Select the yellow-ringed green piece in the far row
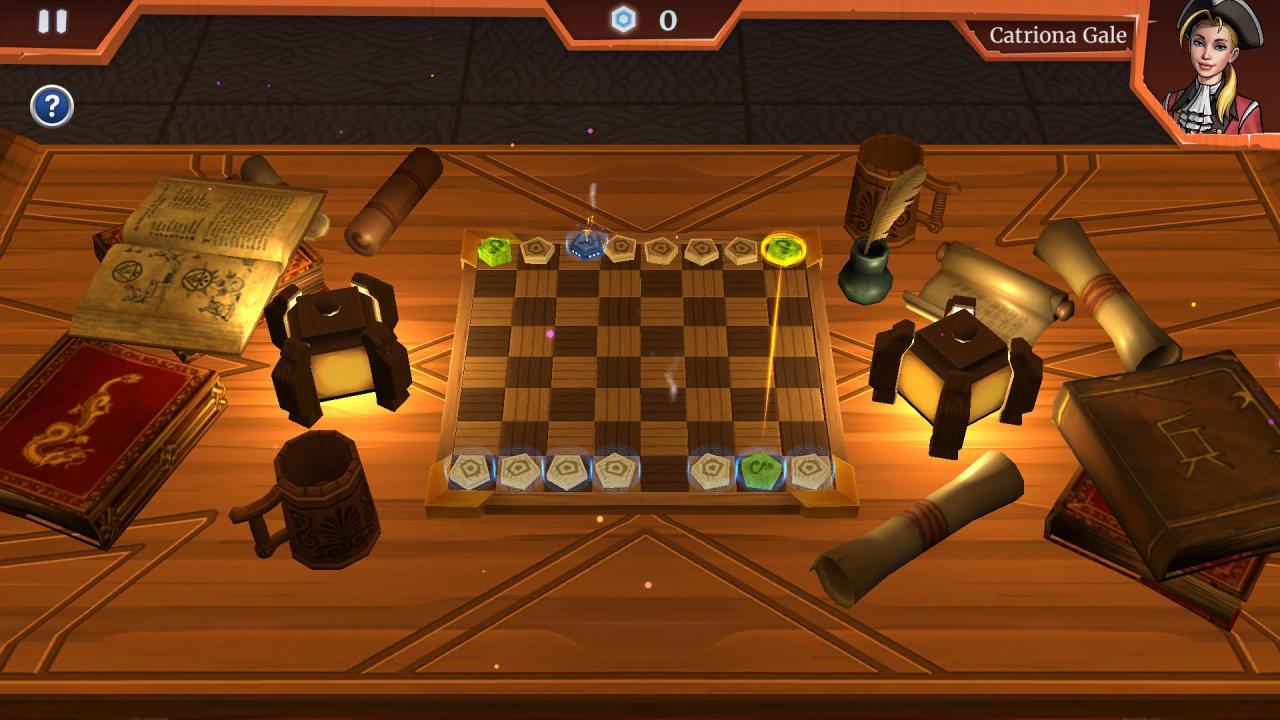Image resolution: width=1280 pixels, height=720 pixels. tap(783, 249)
